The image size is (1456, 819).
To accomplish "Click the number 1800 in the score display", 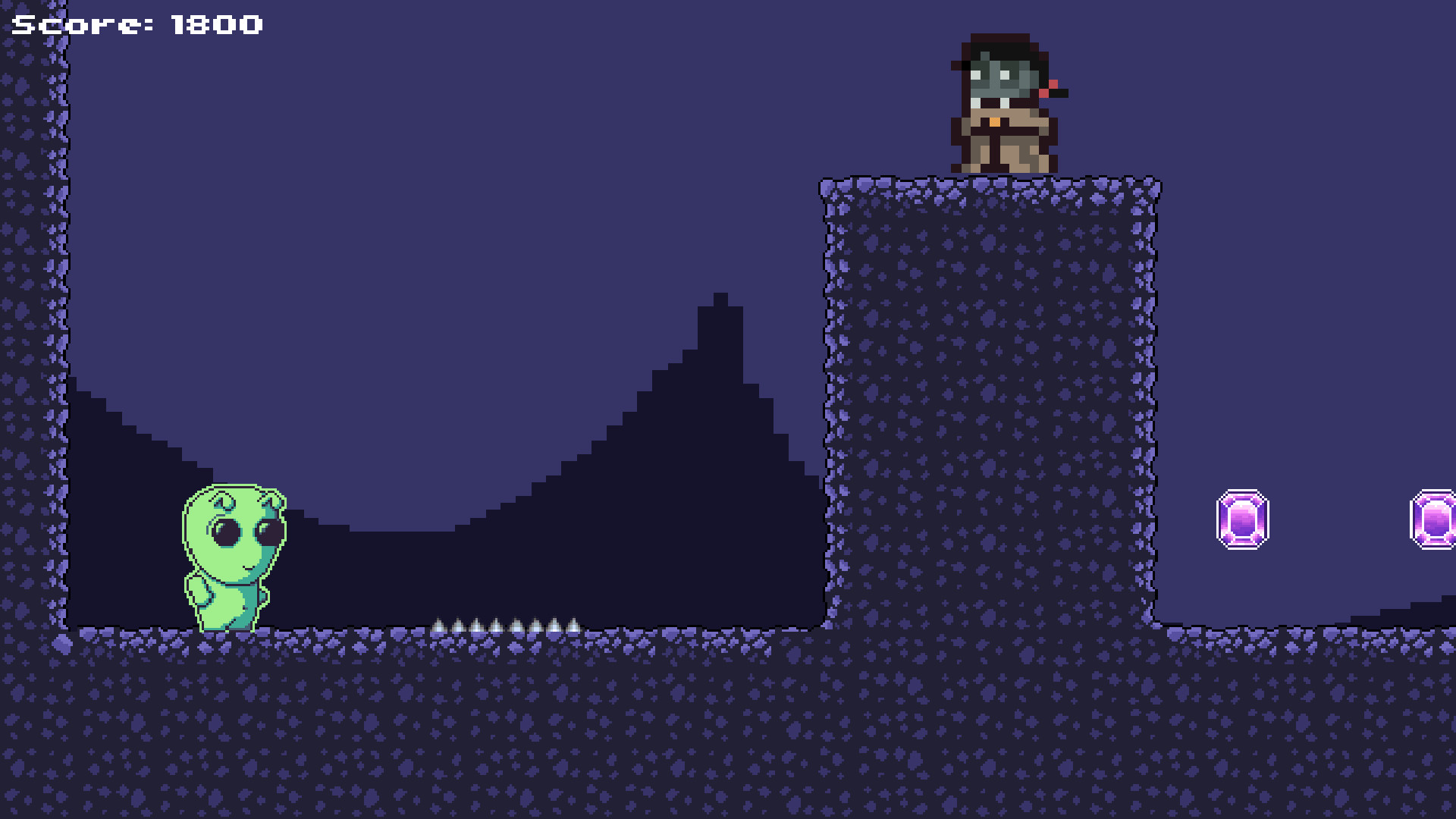I will click(x=215, y=24).
